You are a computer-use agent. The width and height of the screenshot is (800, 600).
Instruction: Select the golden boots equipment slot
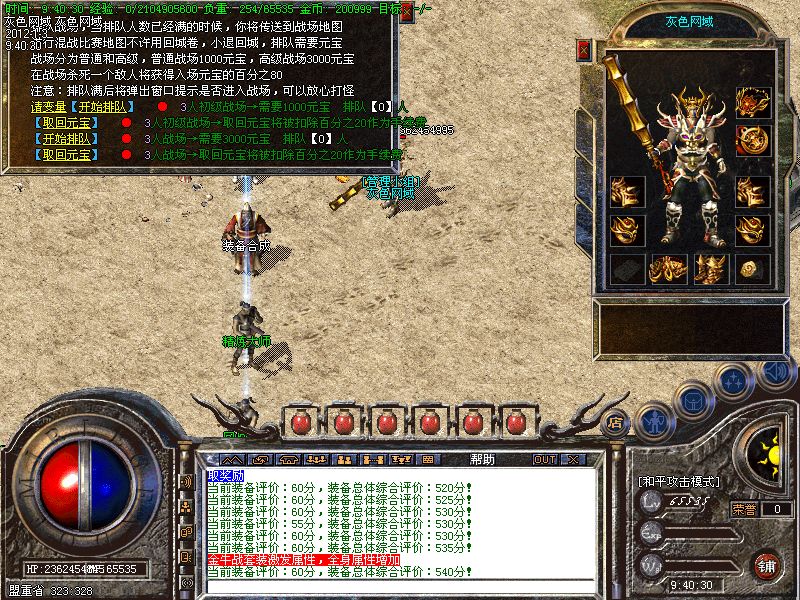tap(709, 268)
